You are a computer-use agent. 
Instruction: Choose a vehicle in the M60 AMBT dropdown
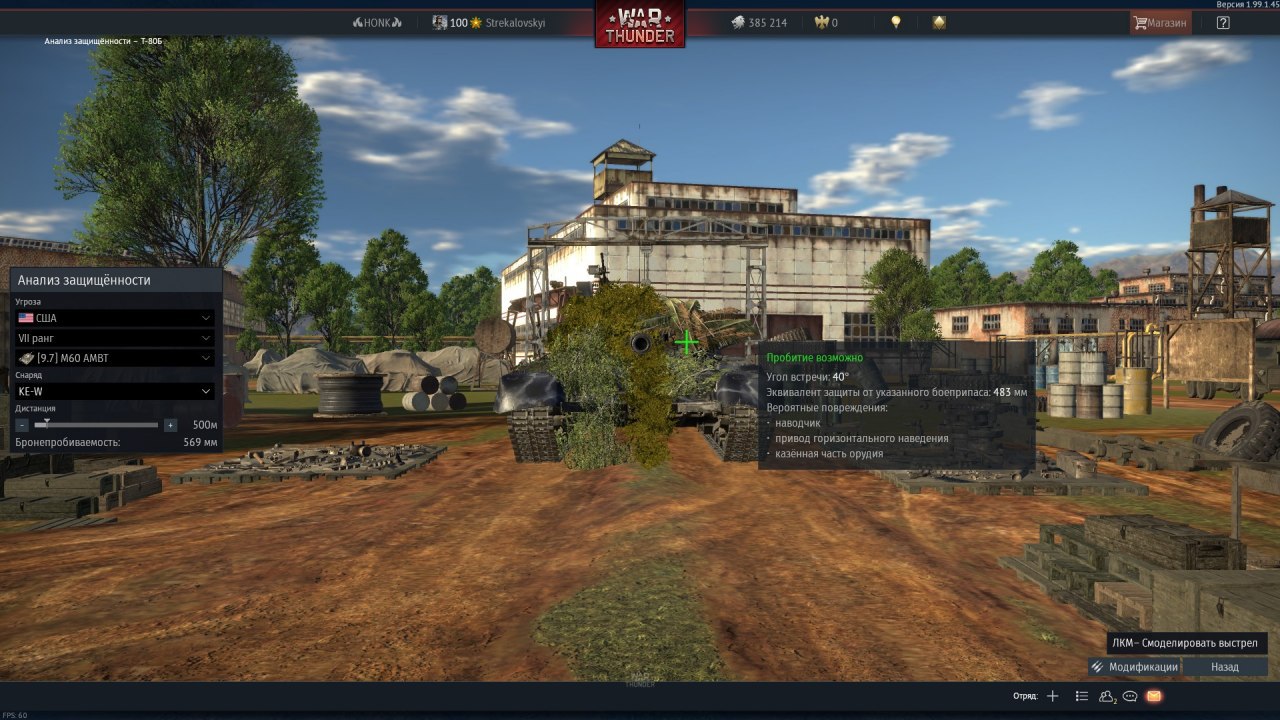(115, 358)
